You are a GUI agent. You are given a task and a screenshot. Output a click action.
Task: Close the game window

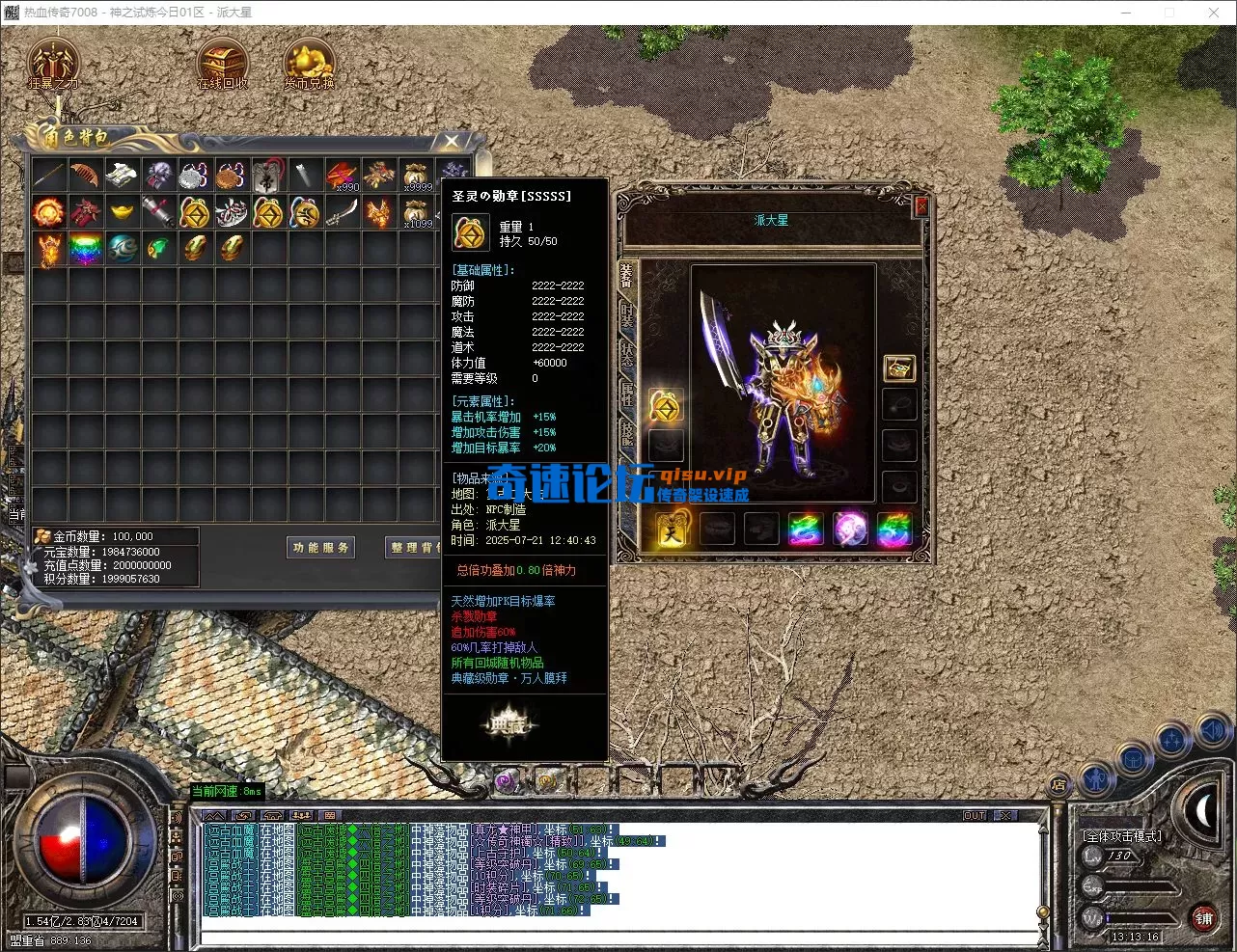coord(1214,13)
